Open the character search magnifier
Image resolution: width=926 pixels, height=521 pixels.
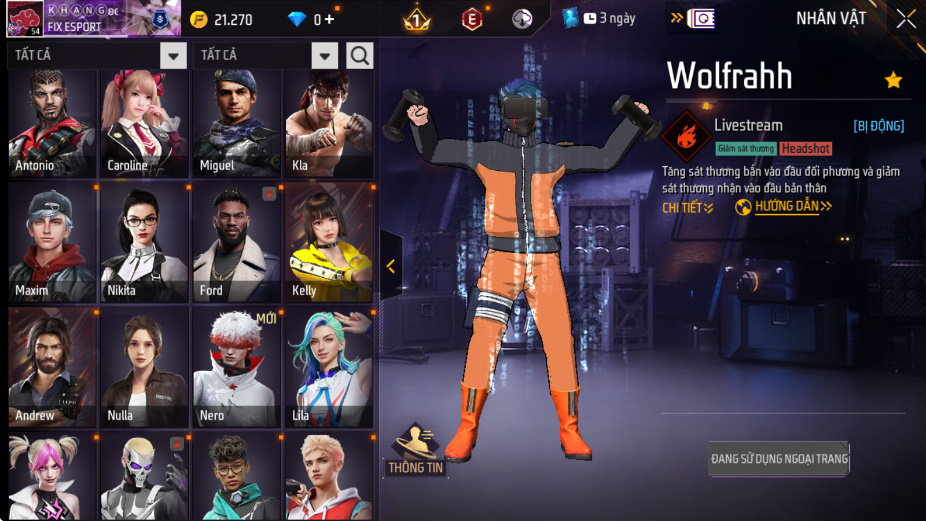pos(360,55)
